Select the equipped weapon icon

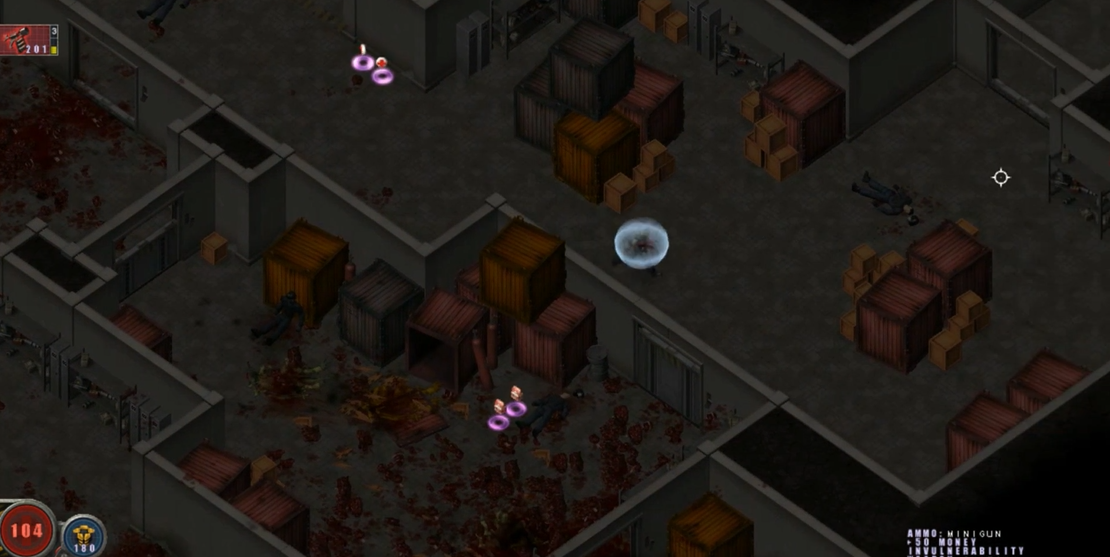coord(22,39)
